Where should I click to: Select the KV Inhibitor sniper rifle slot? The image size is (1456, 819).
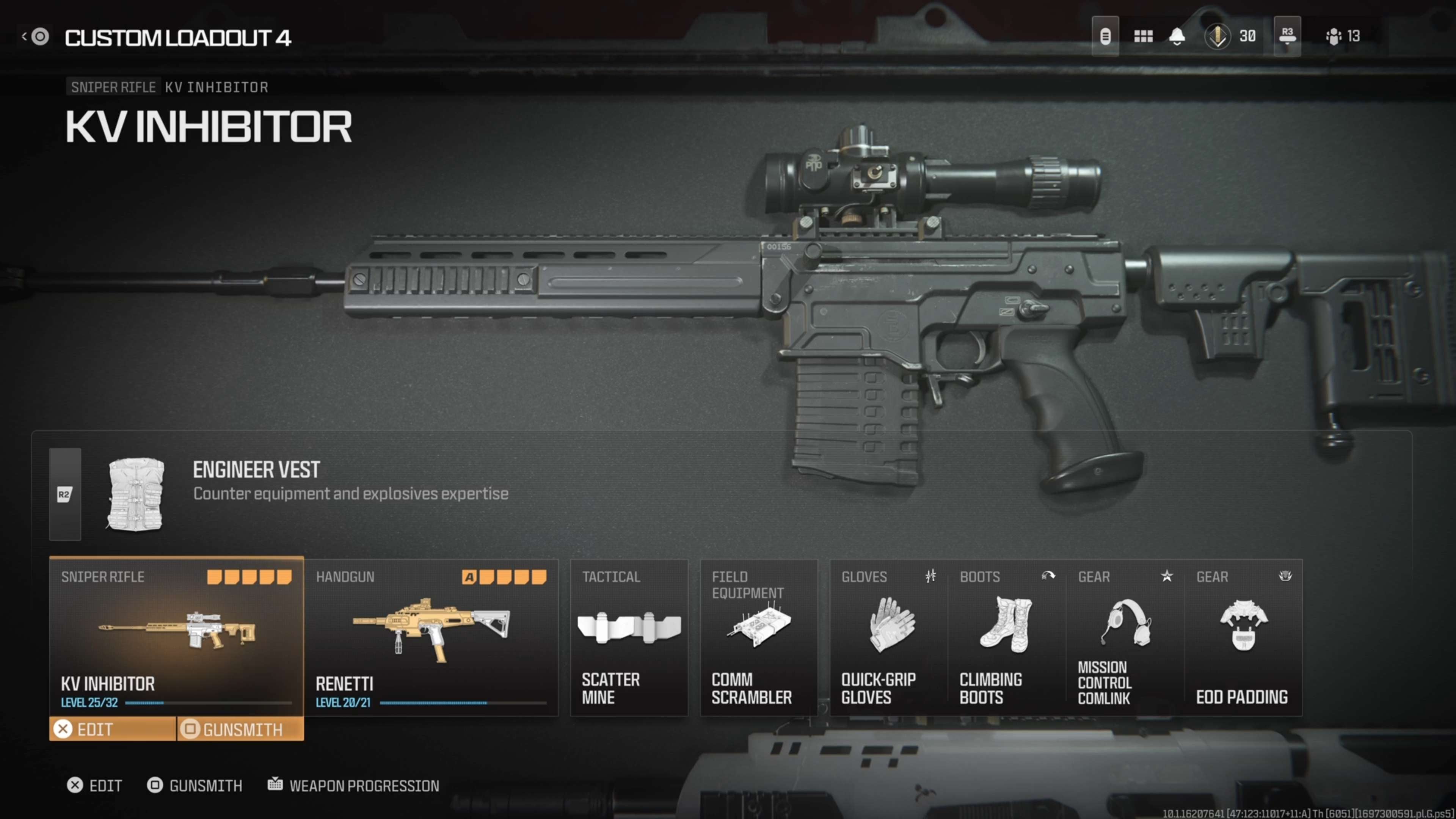pyautogui.click(x=176, y=636)
